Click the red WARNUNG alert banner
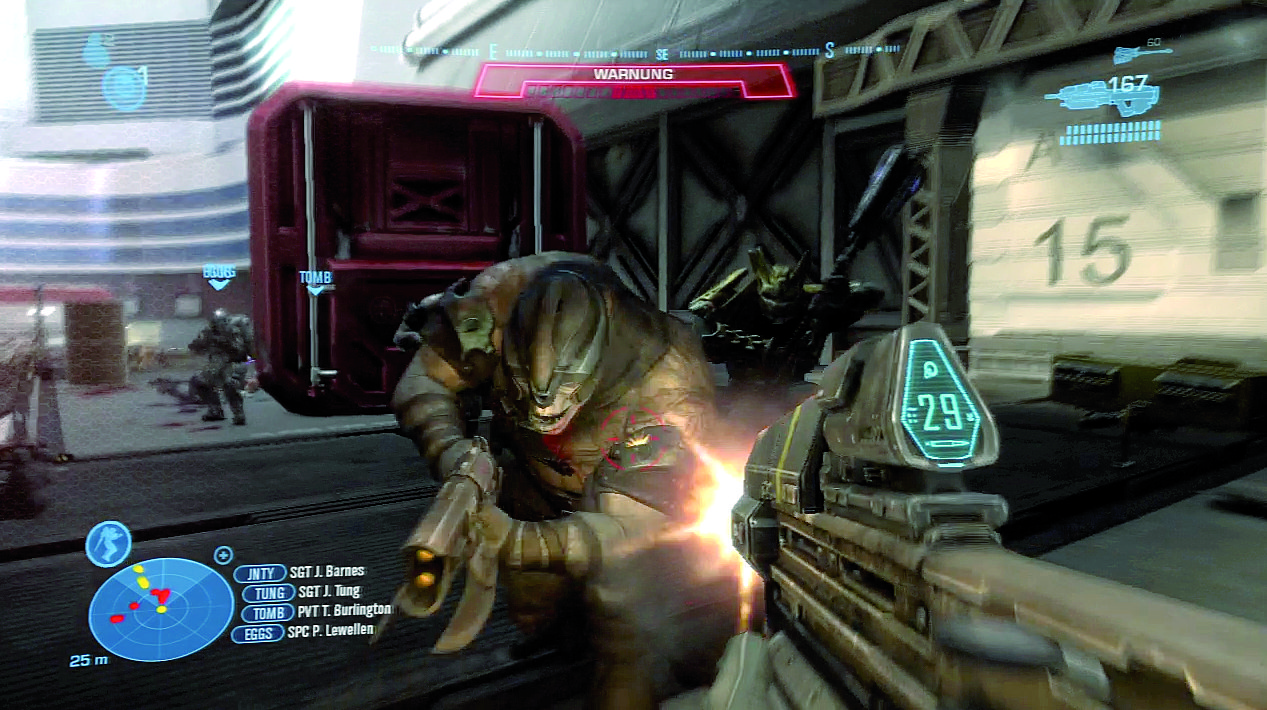The width and height of the screenshot is (1267, 710). (x=633, y=80)
